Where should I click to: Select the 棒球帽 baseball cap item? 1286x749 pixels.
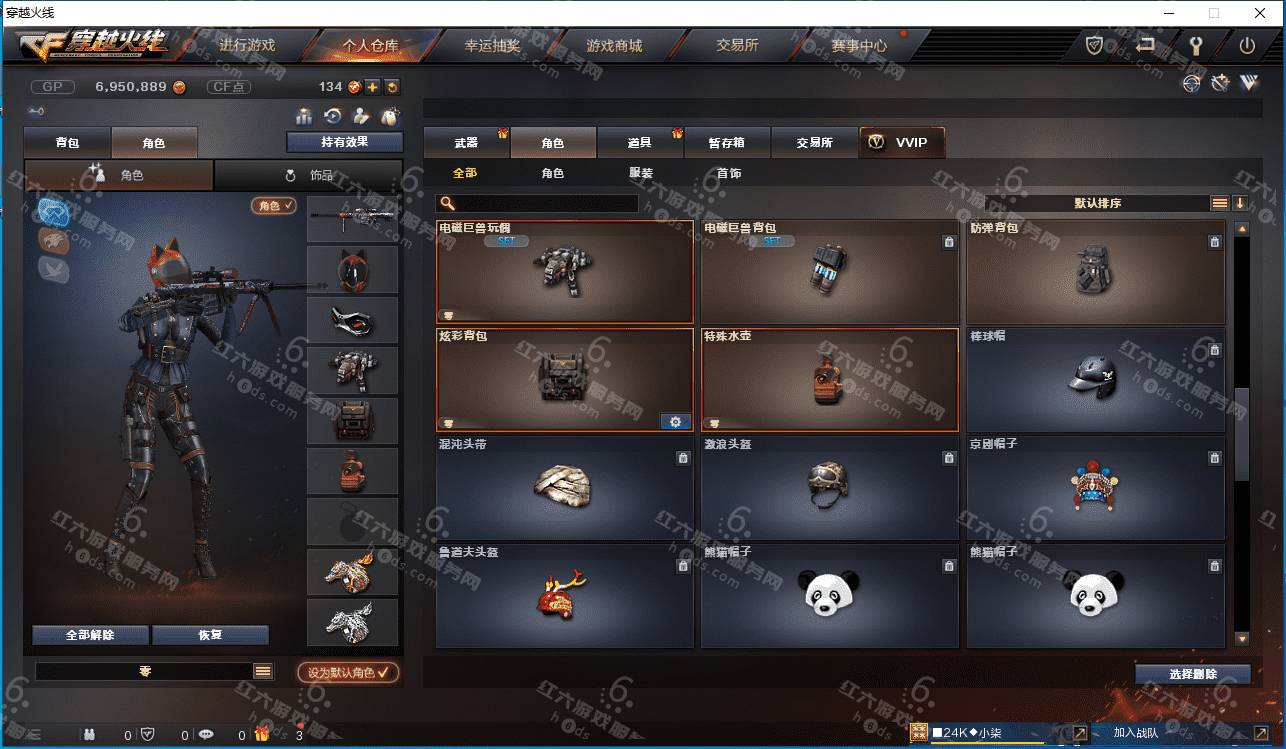tap(1095, 380)
